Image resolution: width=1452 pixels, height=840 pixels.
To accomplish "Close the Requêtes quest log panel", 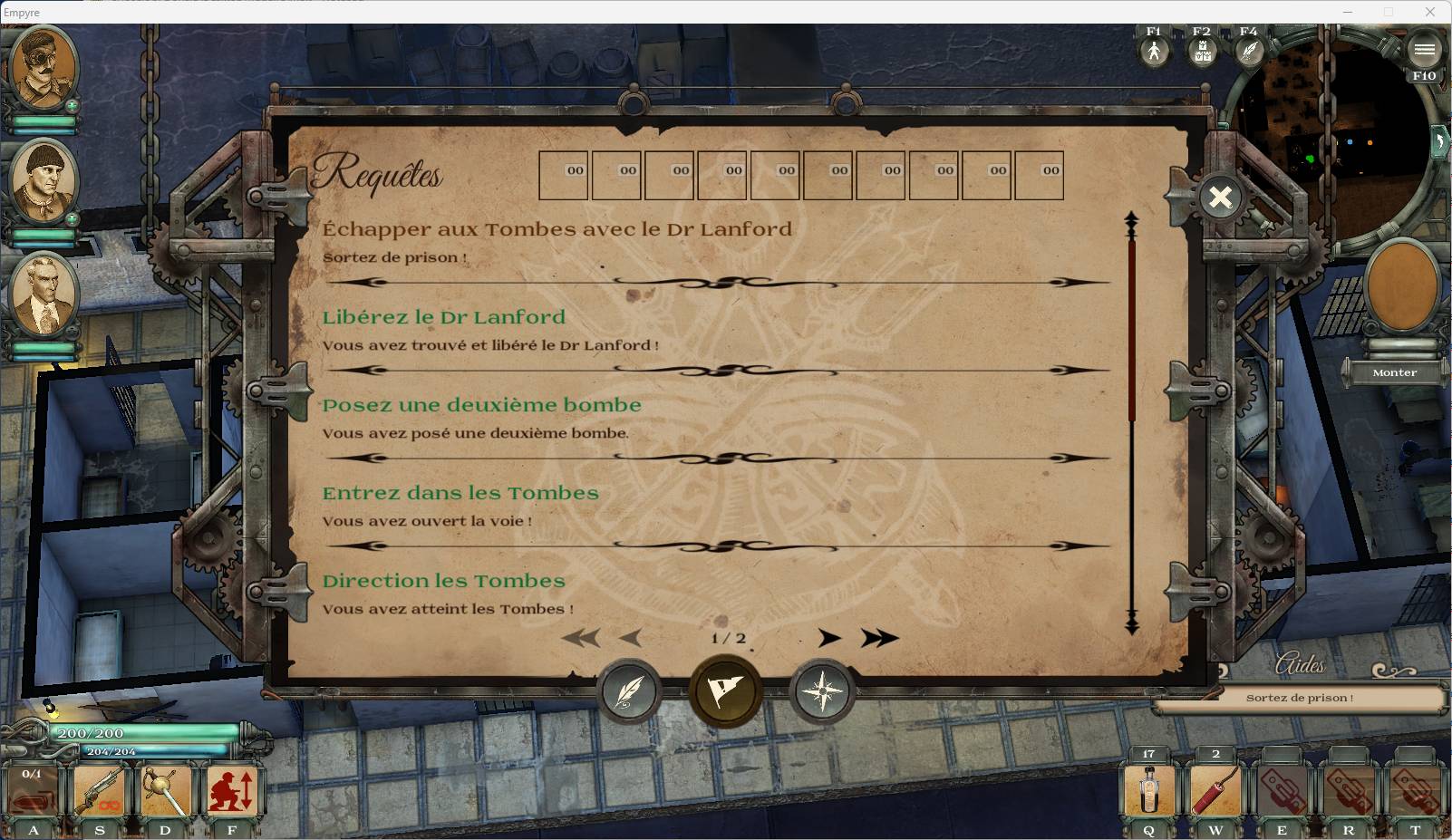I will point(1220,197).
